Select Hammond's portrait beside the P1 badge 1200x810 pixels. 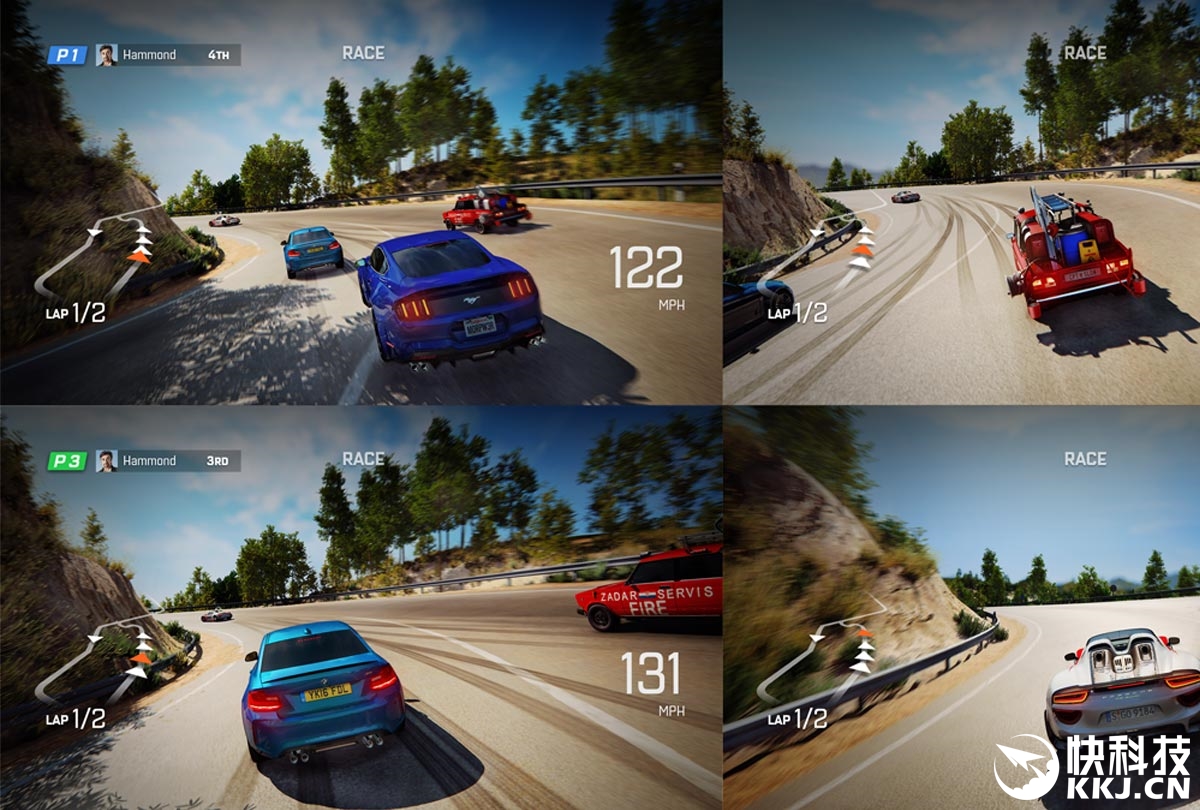click(x=106, y=55)
